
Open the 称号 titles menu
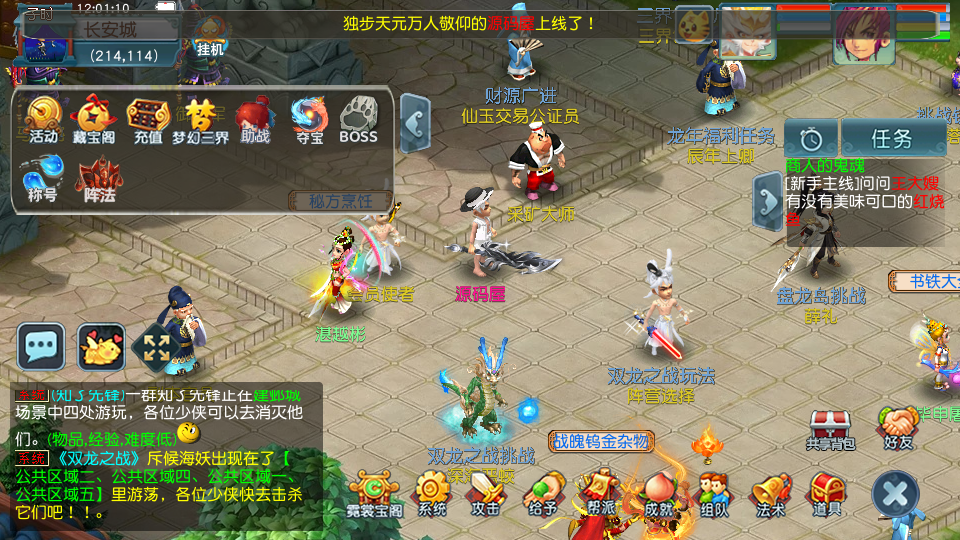(x=43, y=176)
